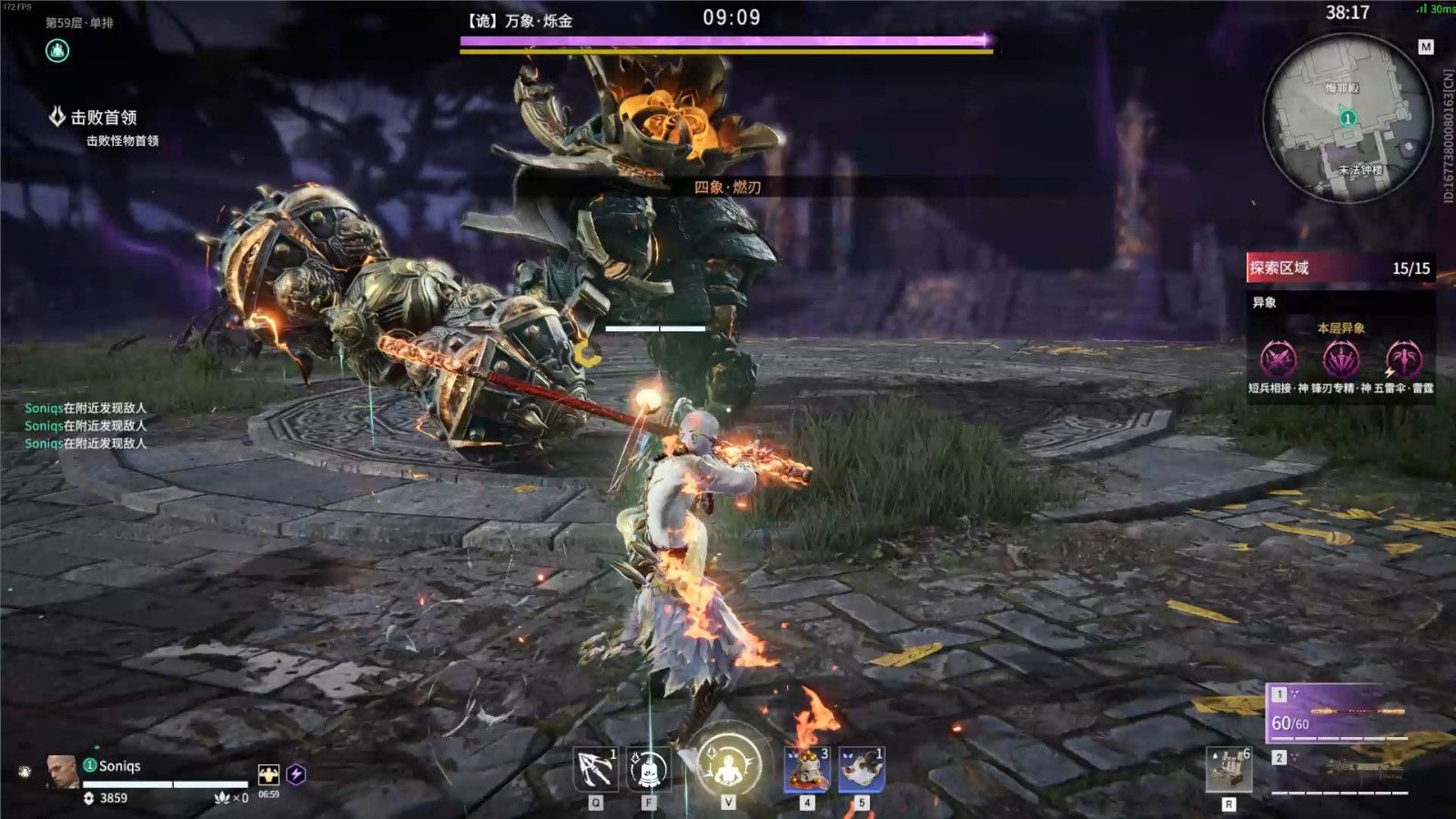Click the M map button
This screenshot has height=819, width=1456.
pyautogui.click(x=1425, y=47)
